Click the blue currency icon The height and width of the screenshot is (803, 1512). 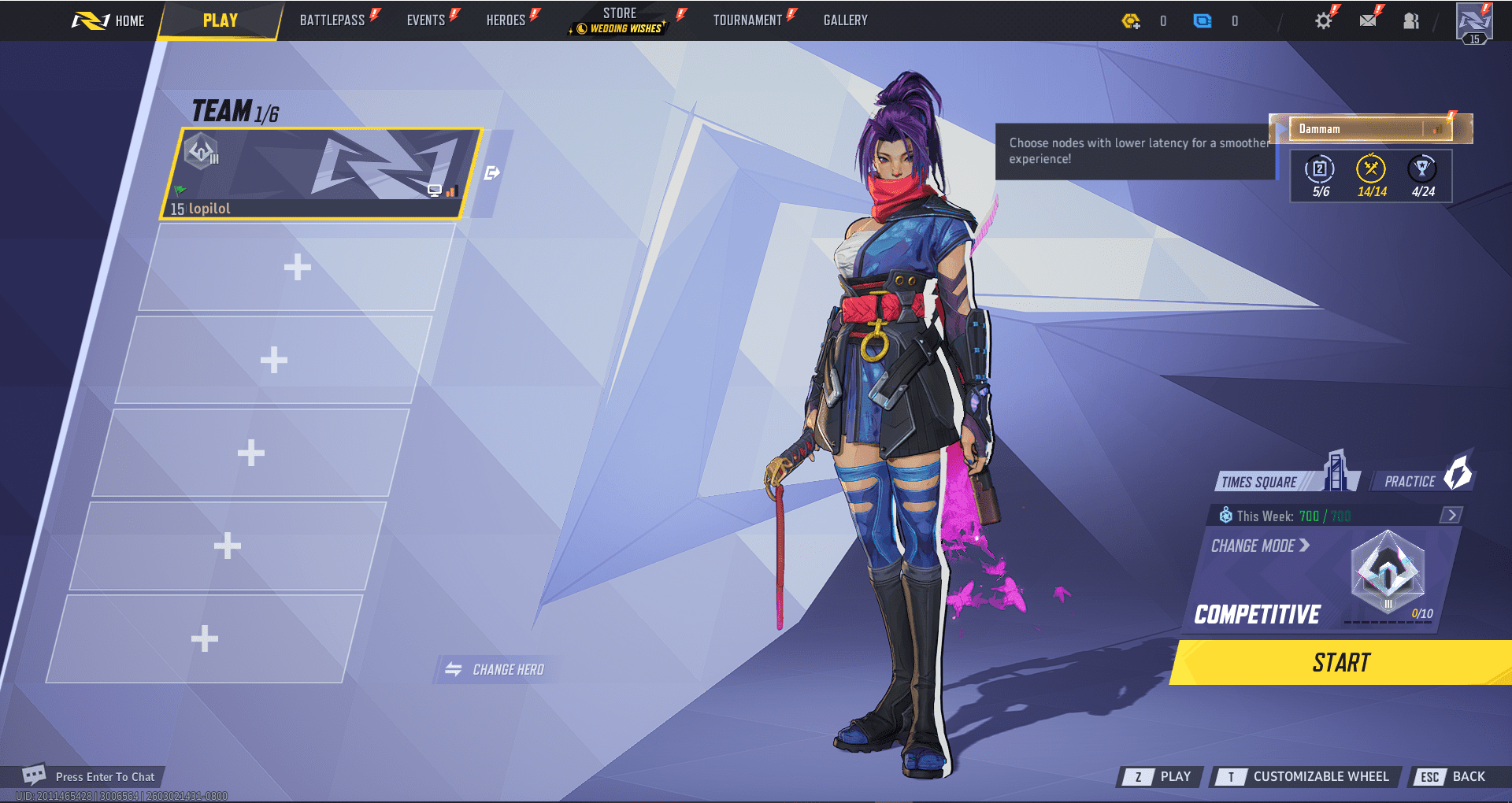[1203, 21]
